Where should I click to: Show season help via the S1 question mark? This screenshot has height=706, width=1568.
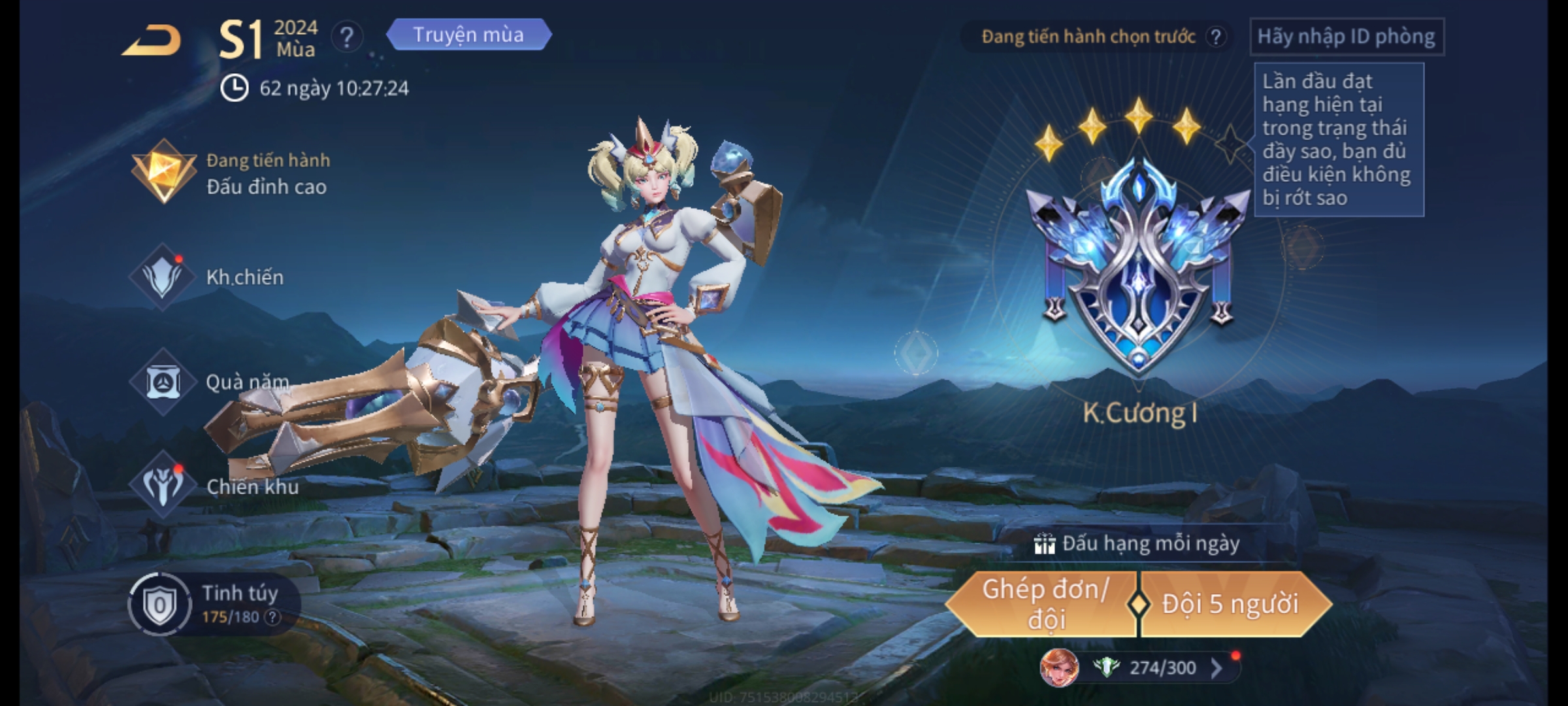(x=347, y=37)
